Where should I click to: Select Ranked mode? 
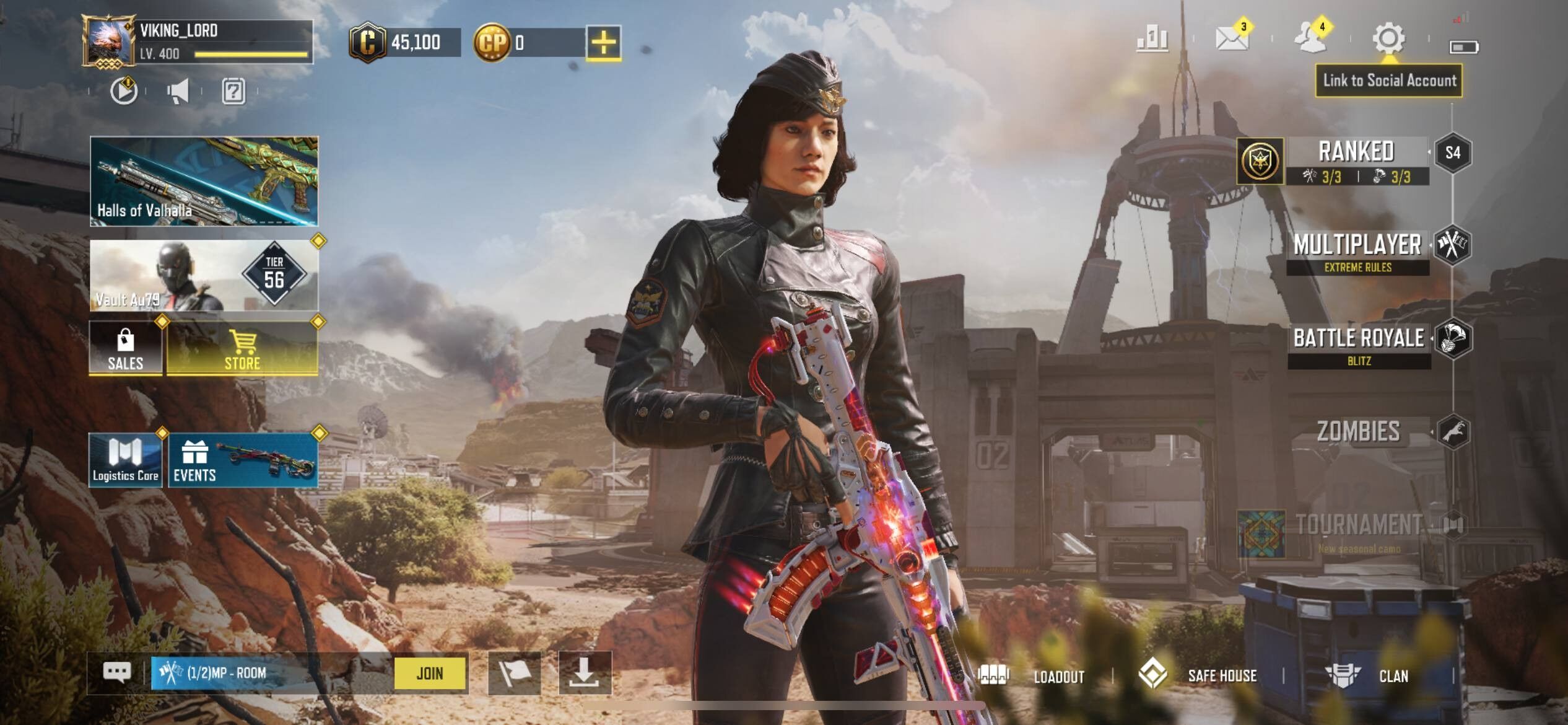click(x=1356, y=160)
